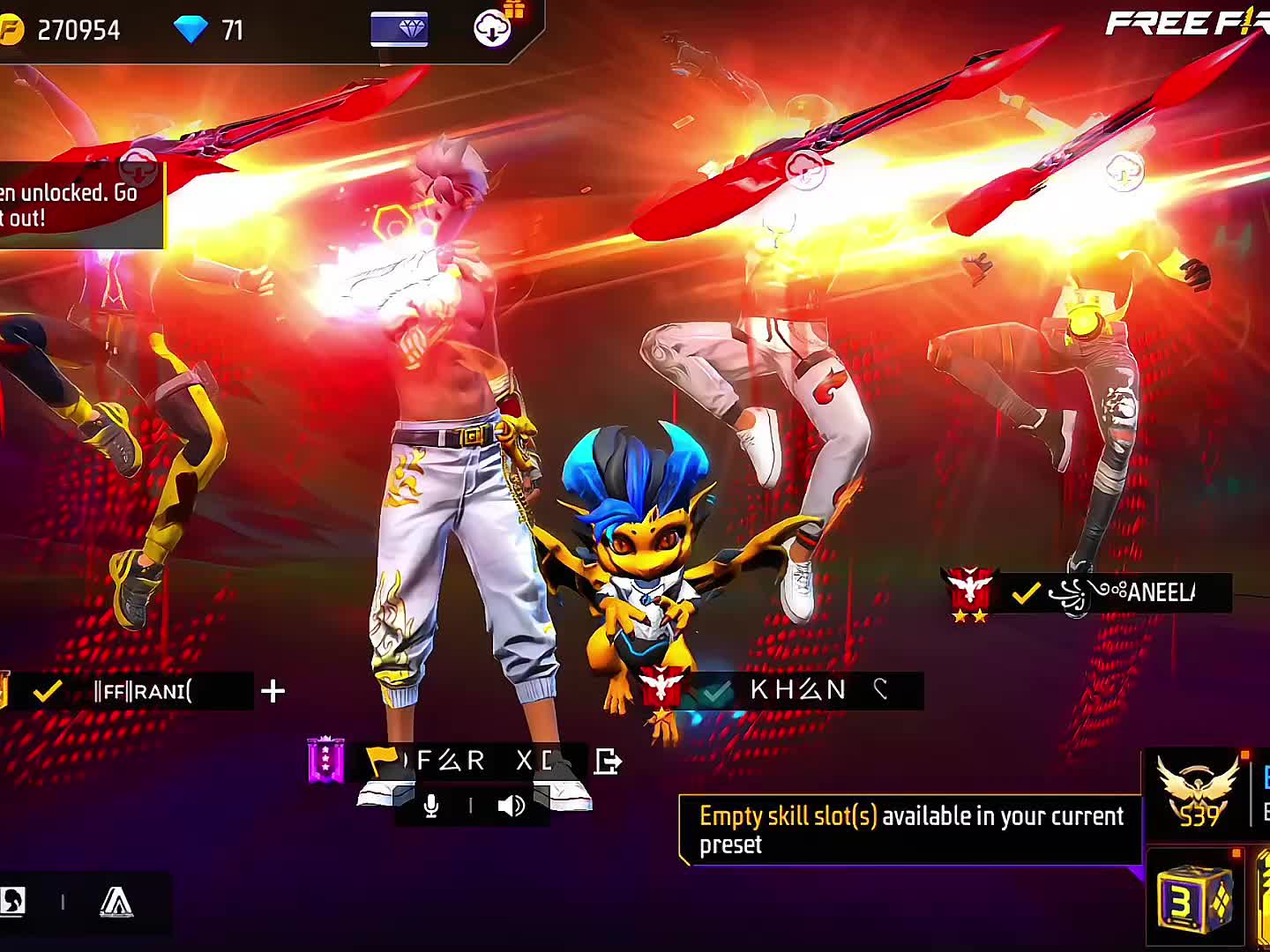Open the cloud download center icon
This screenshot has height=952, width=1270.
(x=492, y=29)
